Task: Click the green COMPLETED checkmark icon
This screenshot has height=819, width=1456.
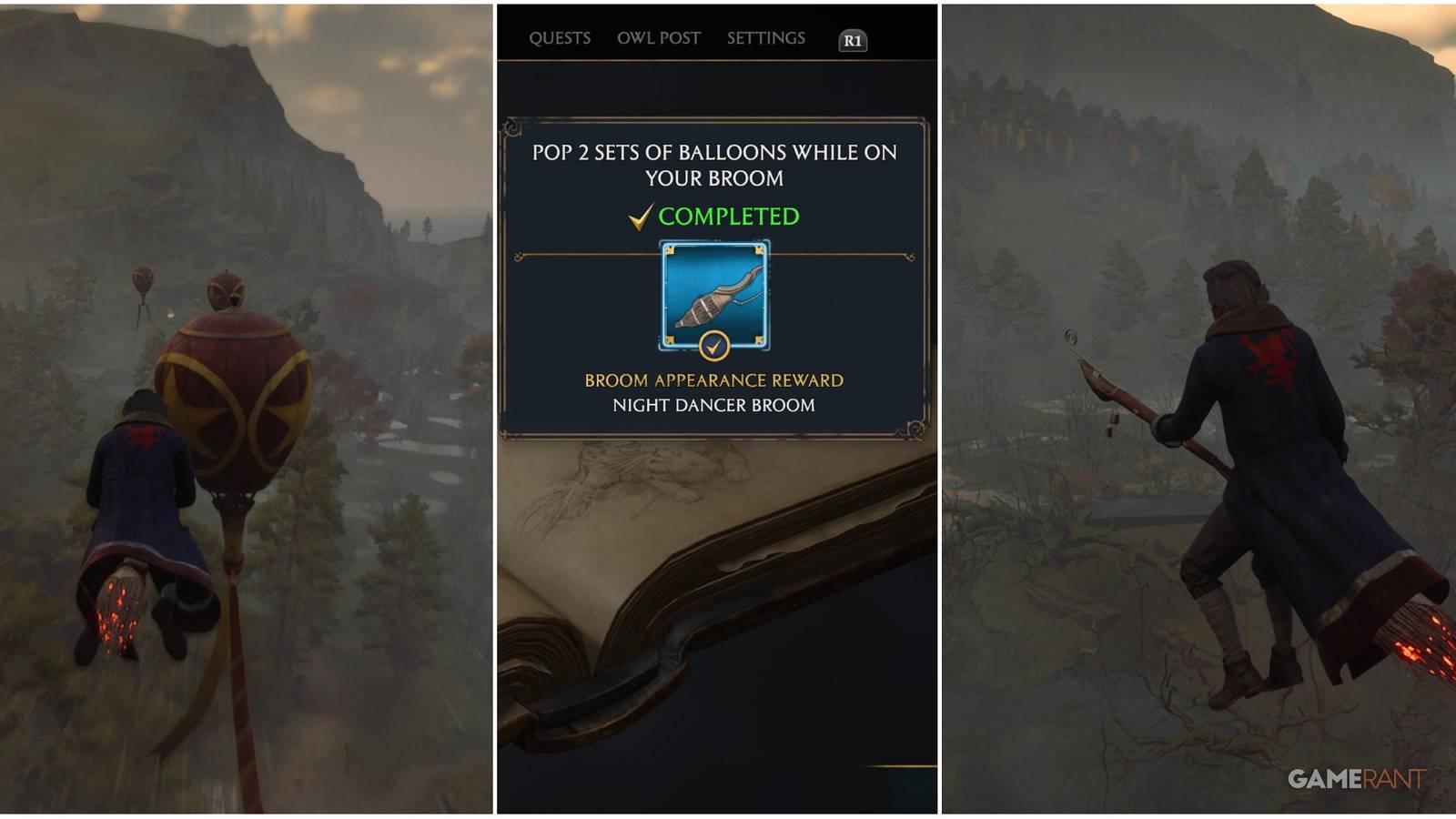Action: coord(640,217)
